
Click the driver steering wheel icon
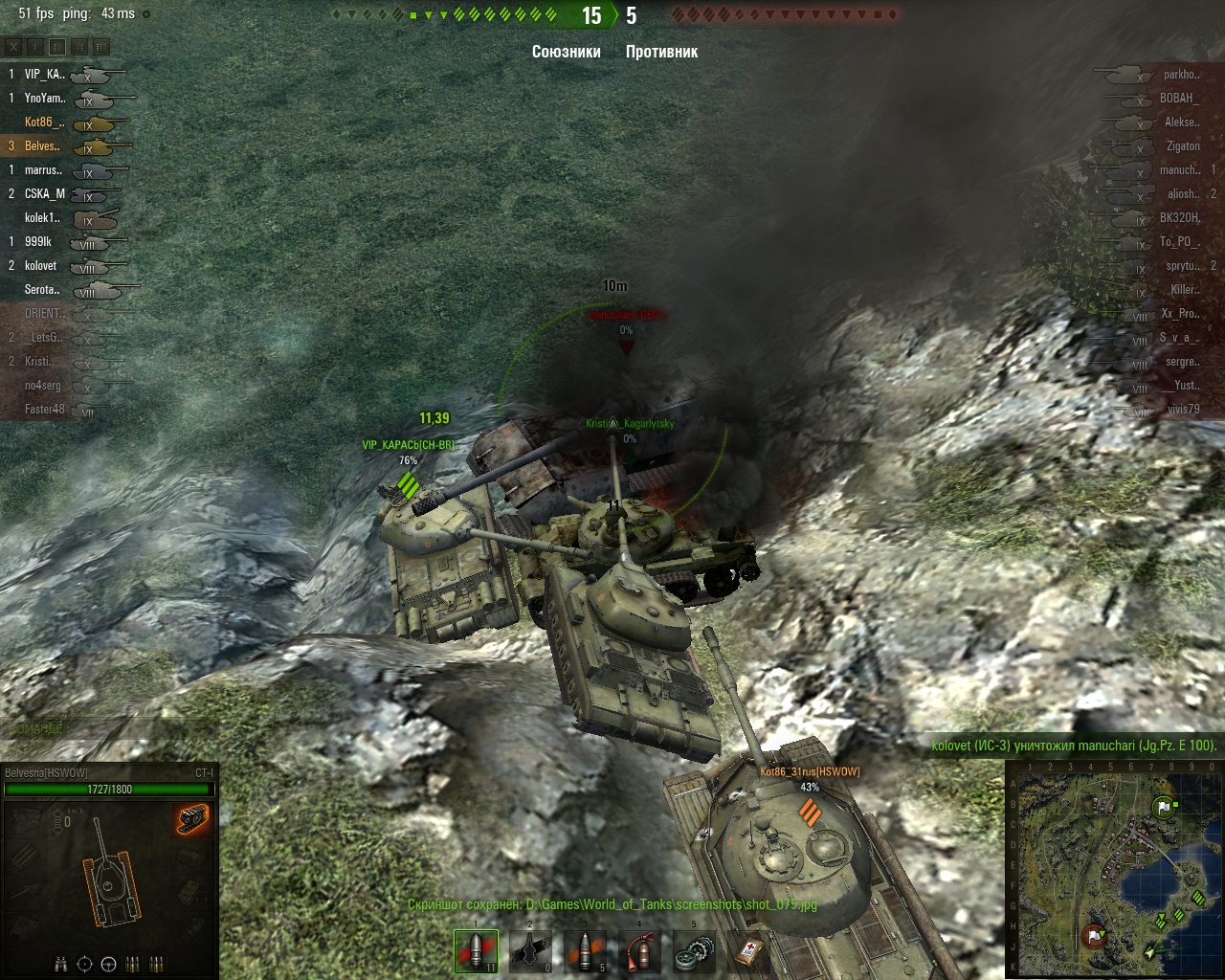point(108,963)
